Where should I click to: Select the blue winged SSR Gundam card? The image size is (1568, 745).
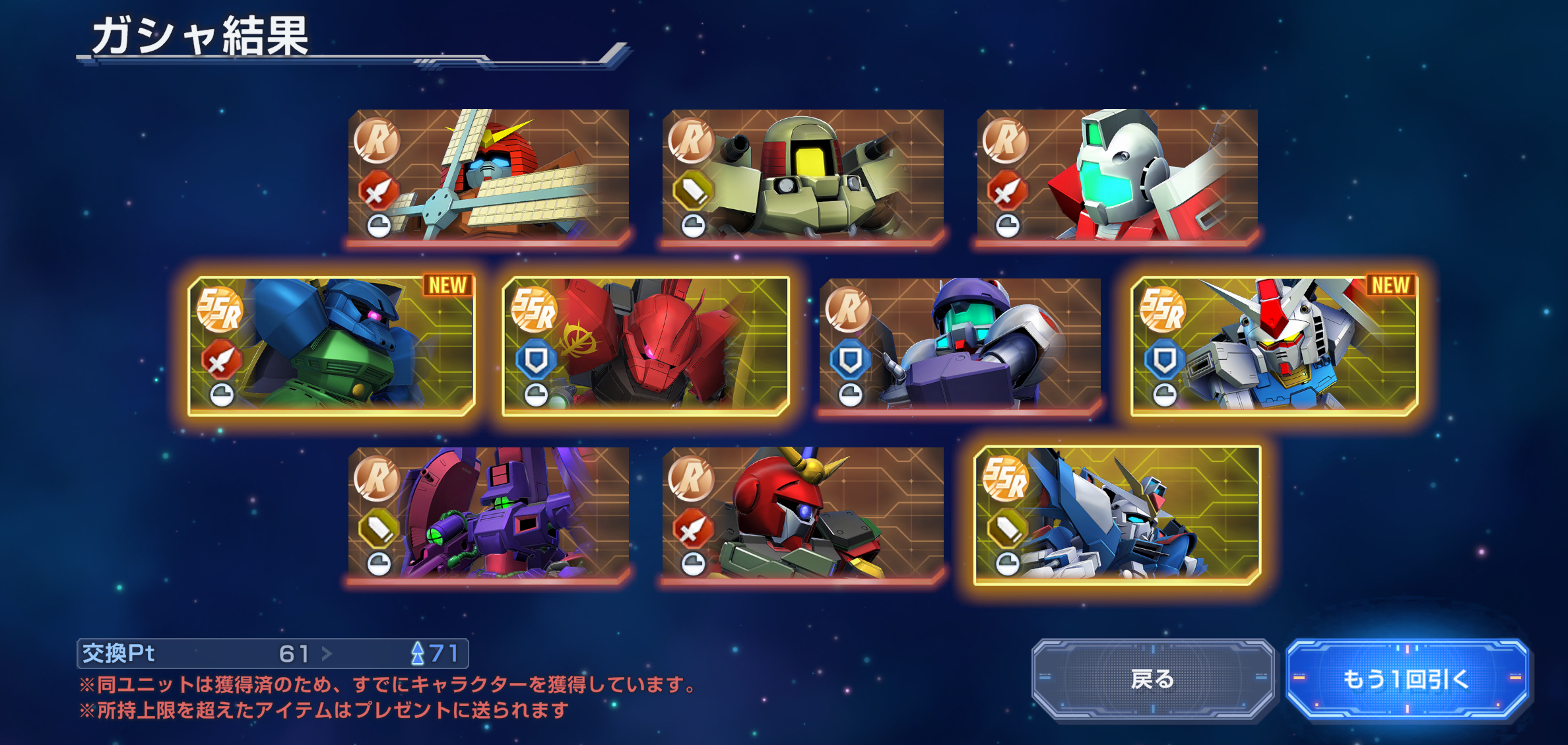(x=1117, y=515)
